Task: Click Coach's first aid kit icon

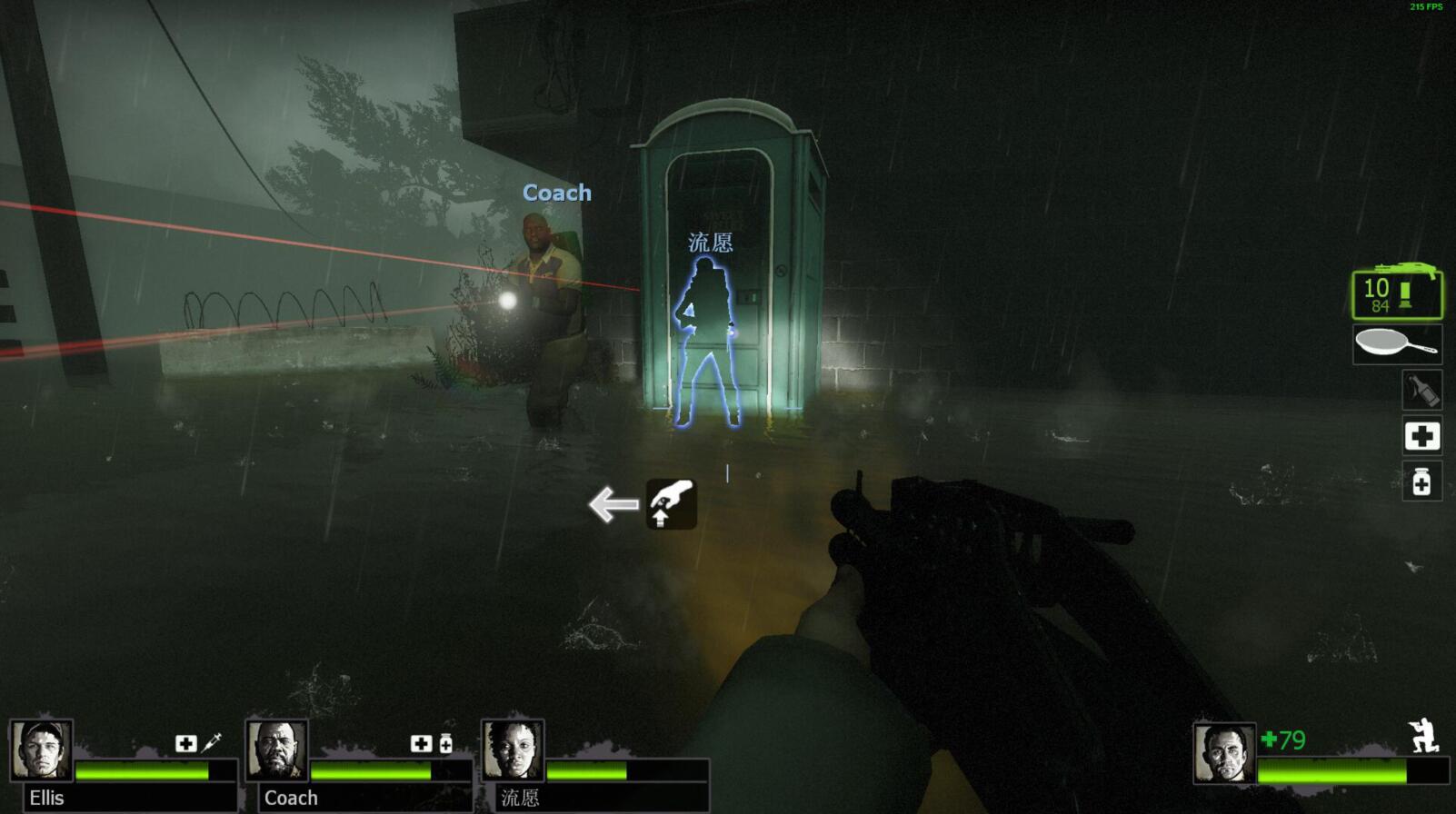Action: (x=421, y=744)
